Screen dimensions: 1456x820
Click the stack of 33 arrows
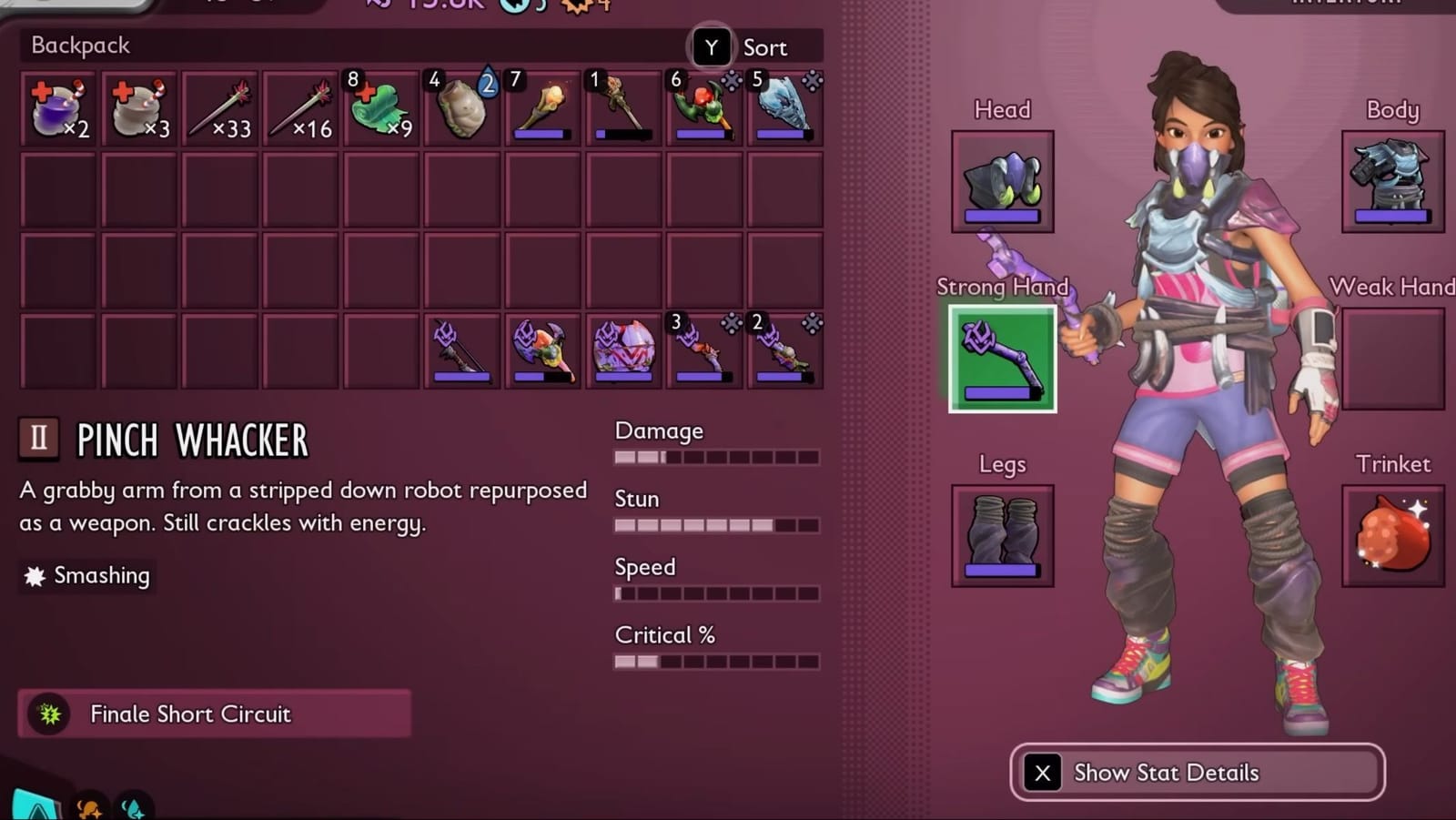(x=220, y=105)
